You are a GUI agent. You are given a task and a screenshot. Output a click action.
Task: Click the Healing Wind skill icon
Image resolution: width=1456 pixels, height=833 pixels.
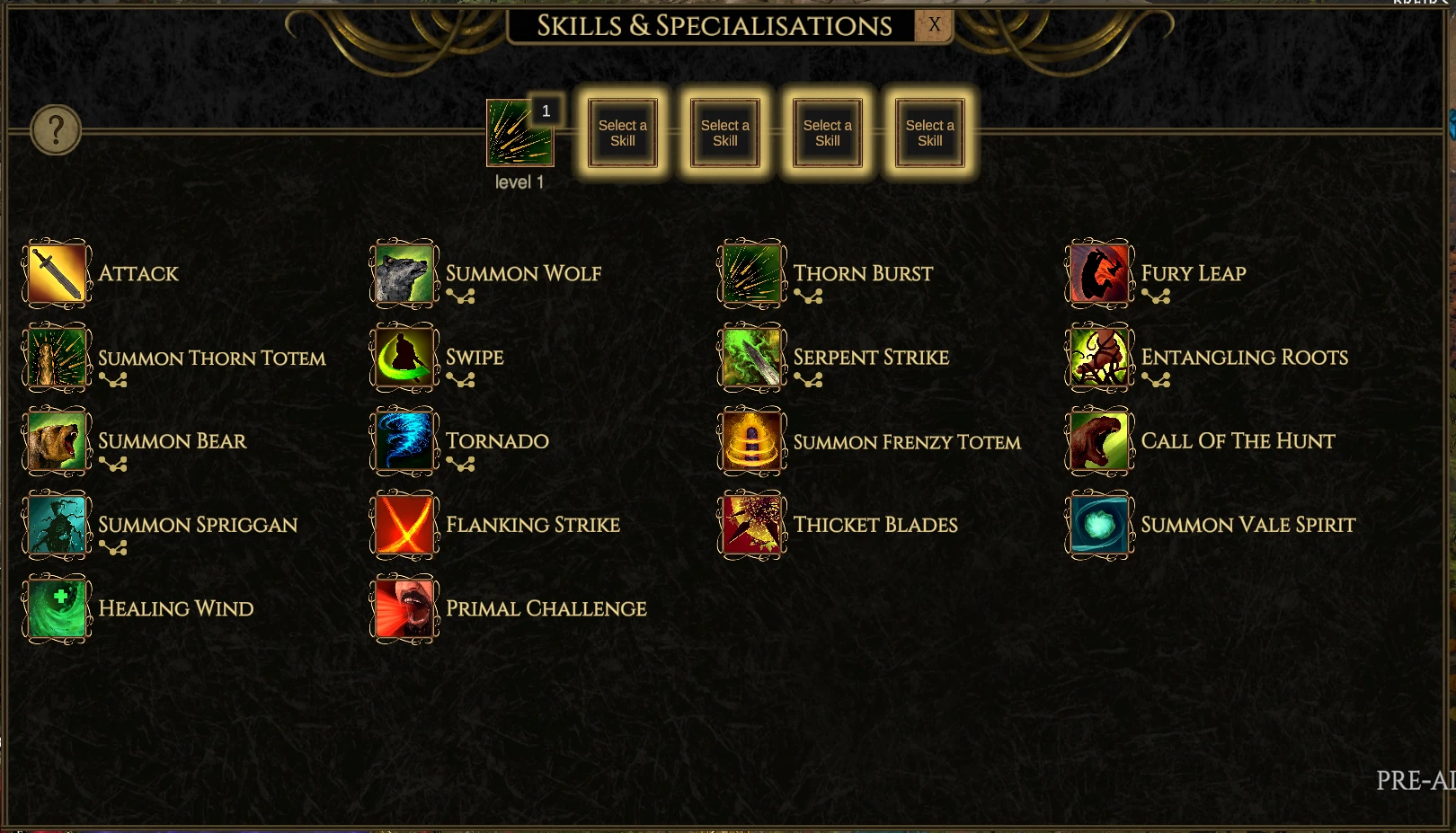[56, 607]
